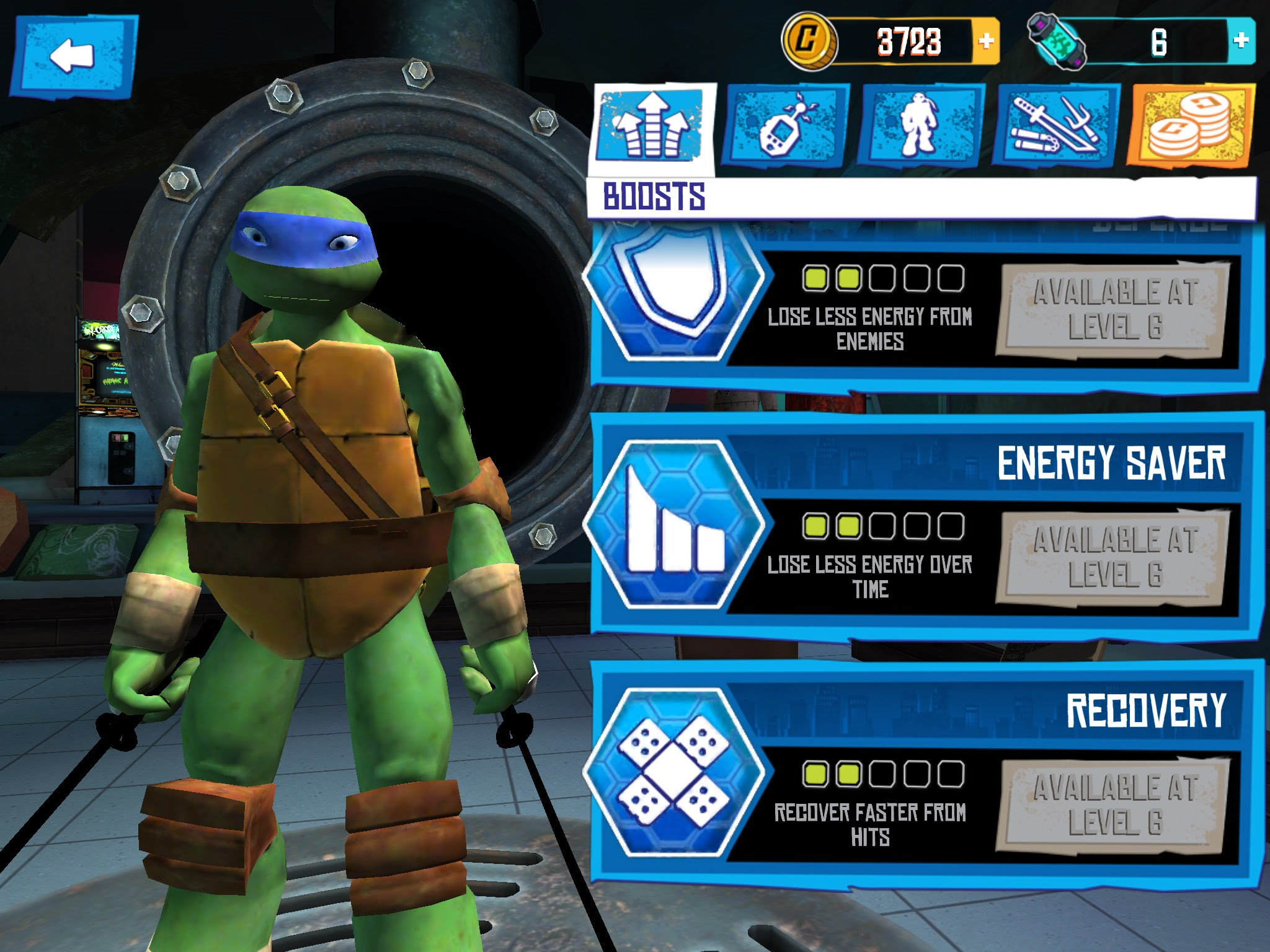The height and width of the screenshot is (952, 1270).
Task: Click the defense boost locked upgrade button
Action: (1113, 311)
